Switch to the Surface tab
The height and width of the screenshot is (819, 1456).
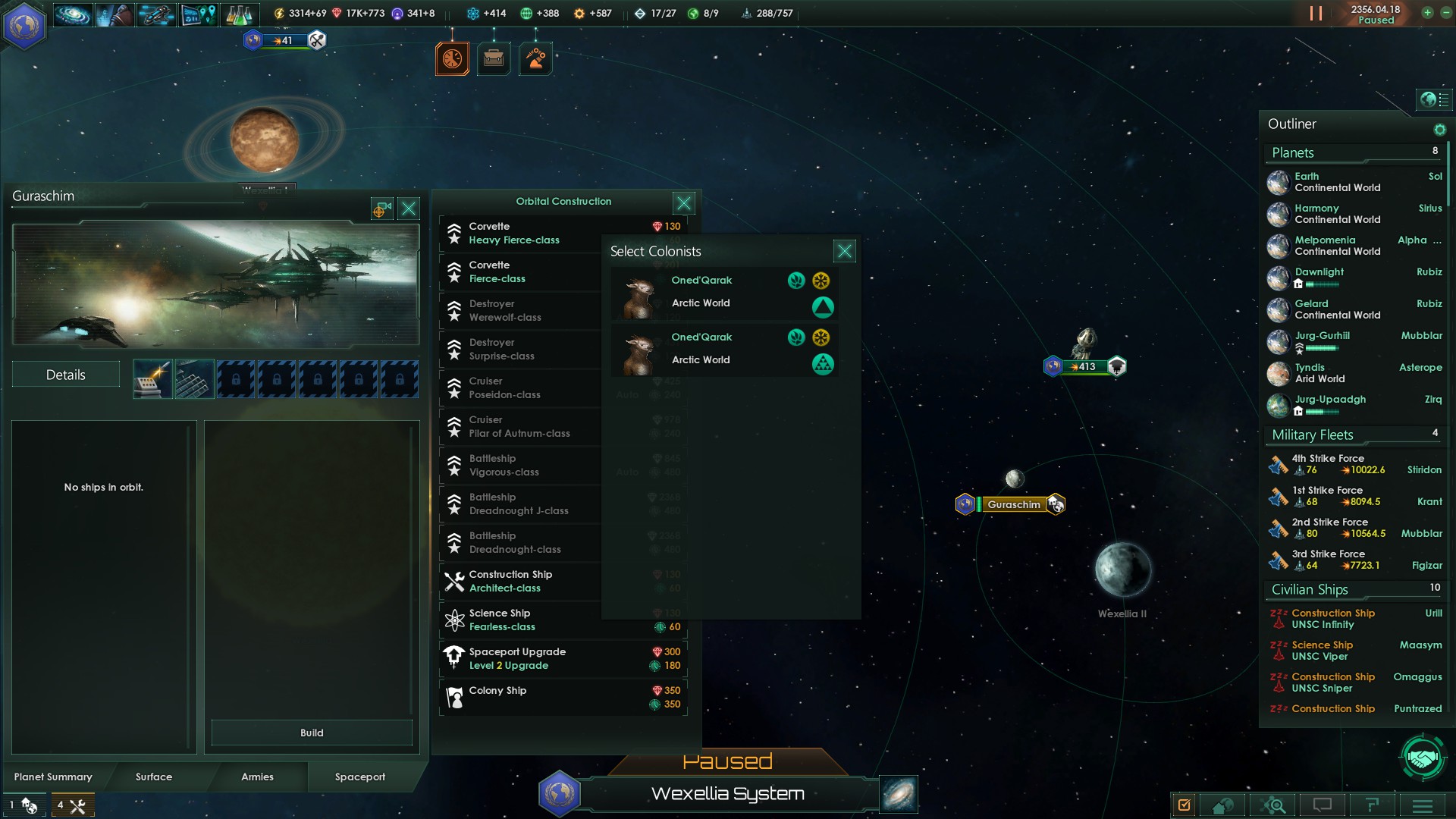[x=154, y=777]
